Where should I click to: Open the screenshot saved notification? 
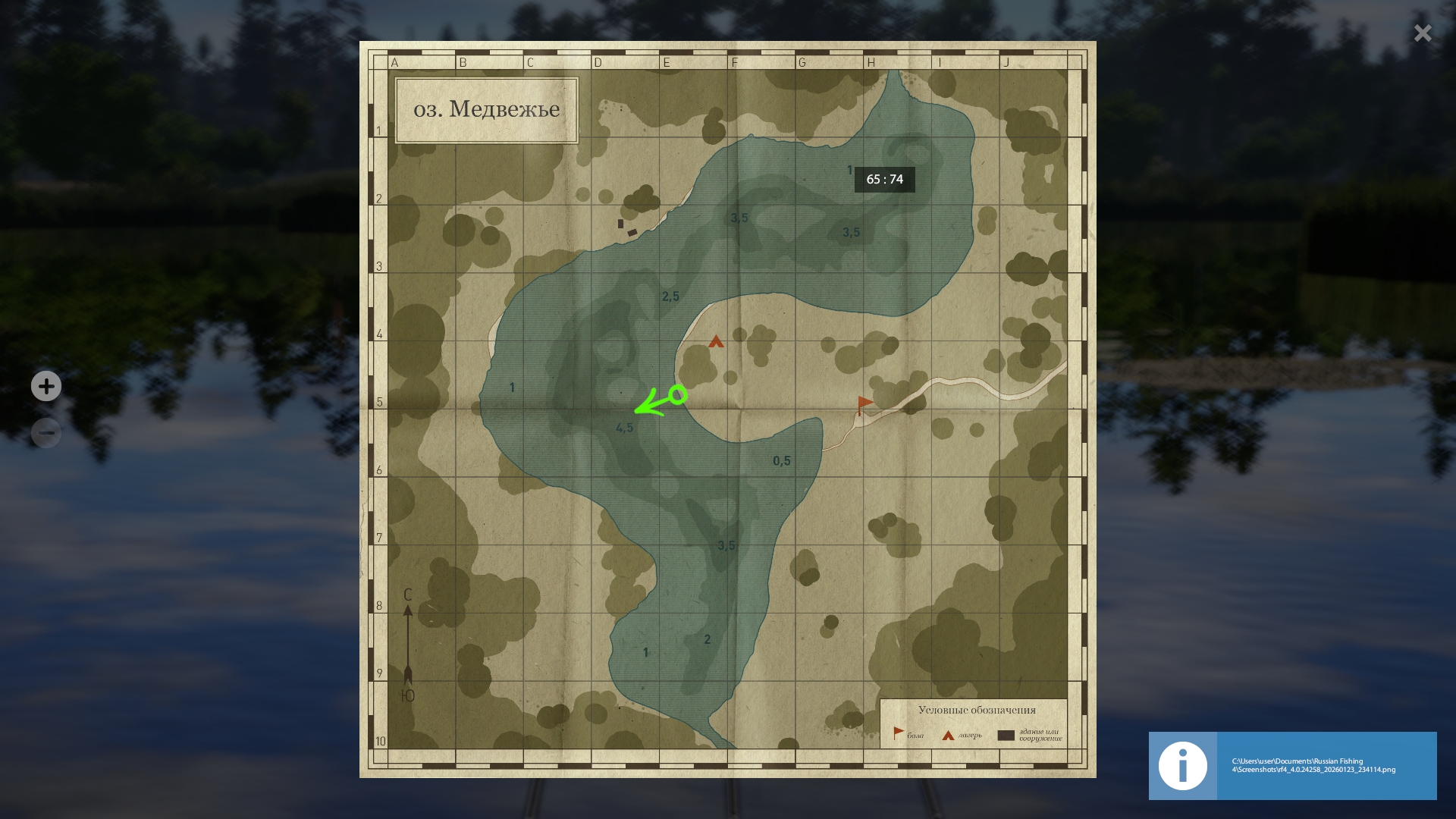pos(1292,765)
